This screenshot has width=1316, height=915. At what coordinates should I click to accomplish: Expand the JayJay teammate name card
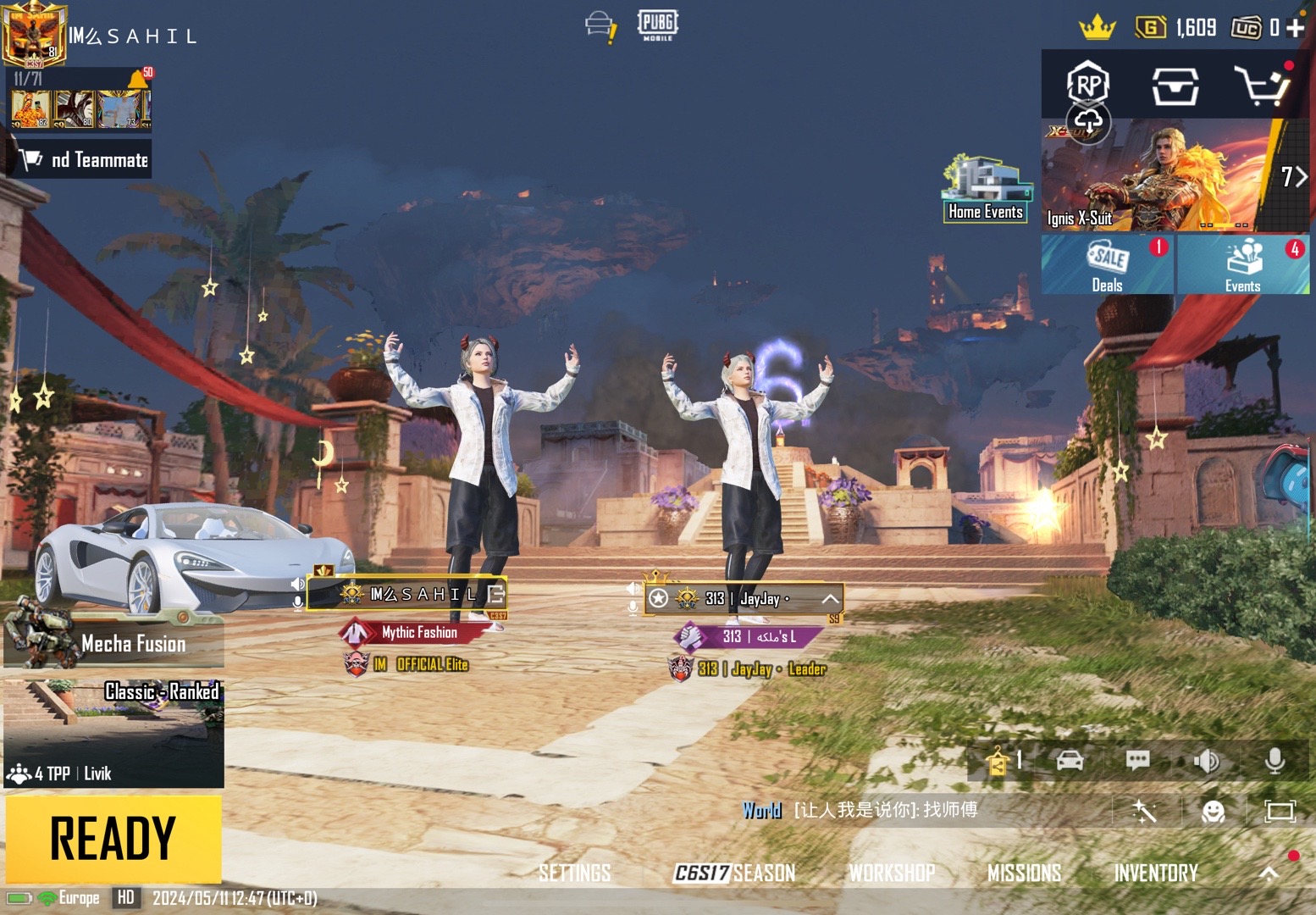(x=830, y=599)
